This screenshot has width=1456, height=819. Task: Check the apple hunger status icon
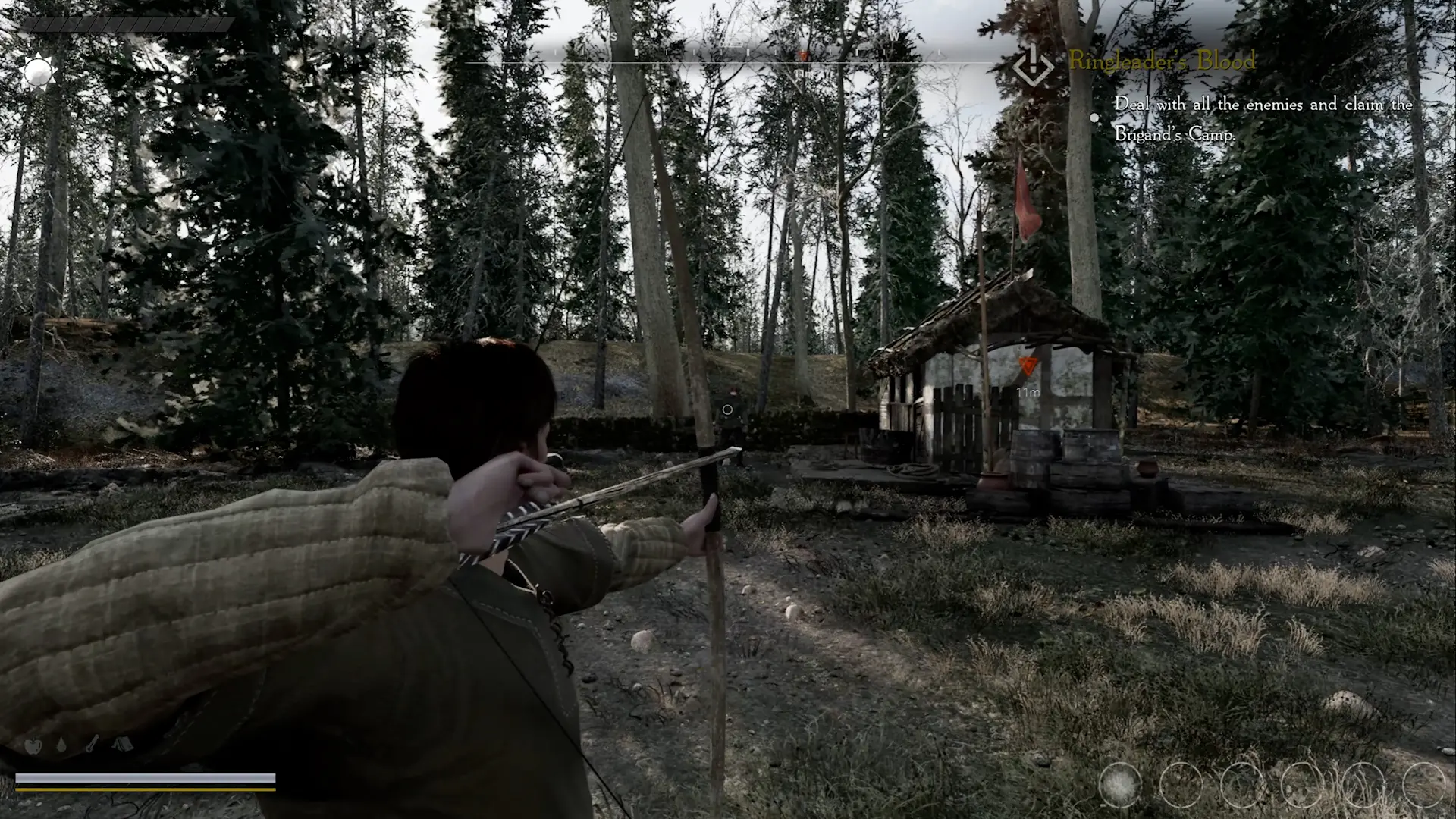(x=33, y=746)
